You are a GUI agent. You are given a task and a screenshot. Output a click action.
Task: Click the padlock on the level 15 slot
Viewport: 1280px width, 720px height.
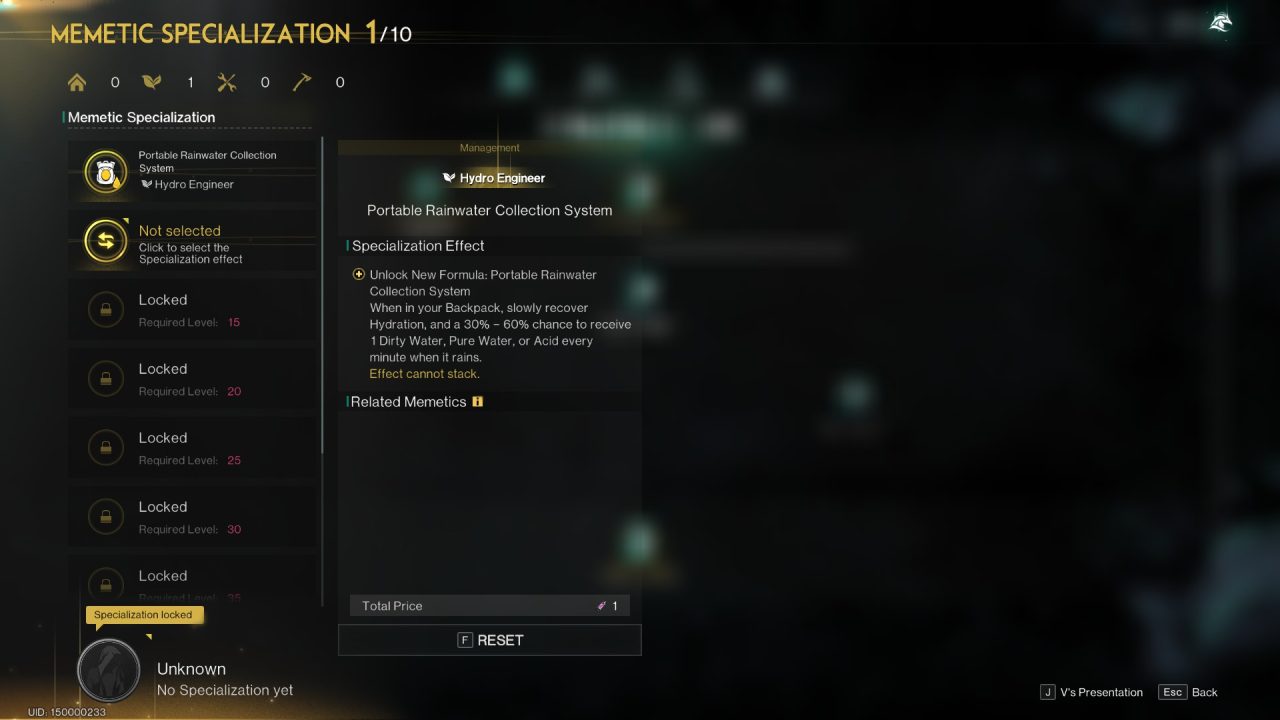pos(106,309)
